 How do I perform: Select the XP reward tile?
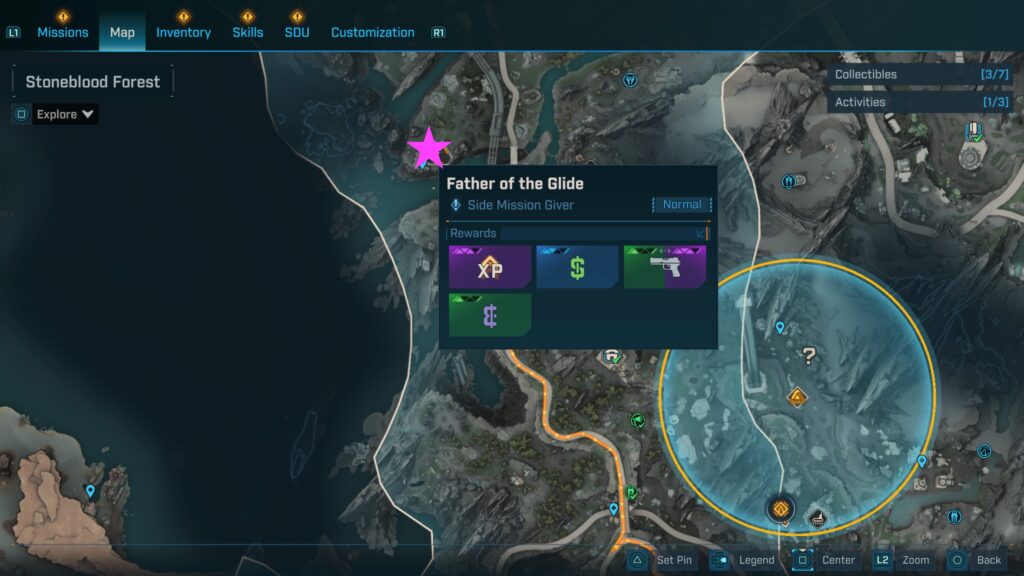489,267
